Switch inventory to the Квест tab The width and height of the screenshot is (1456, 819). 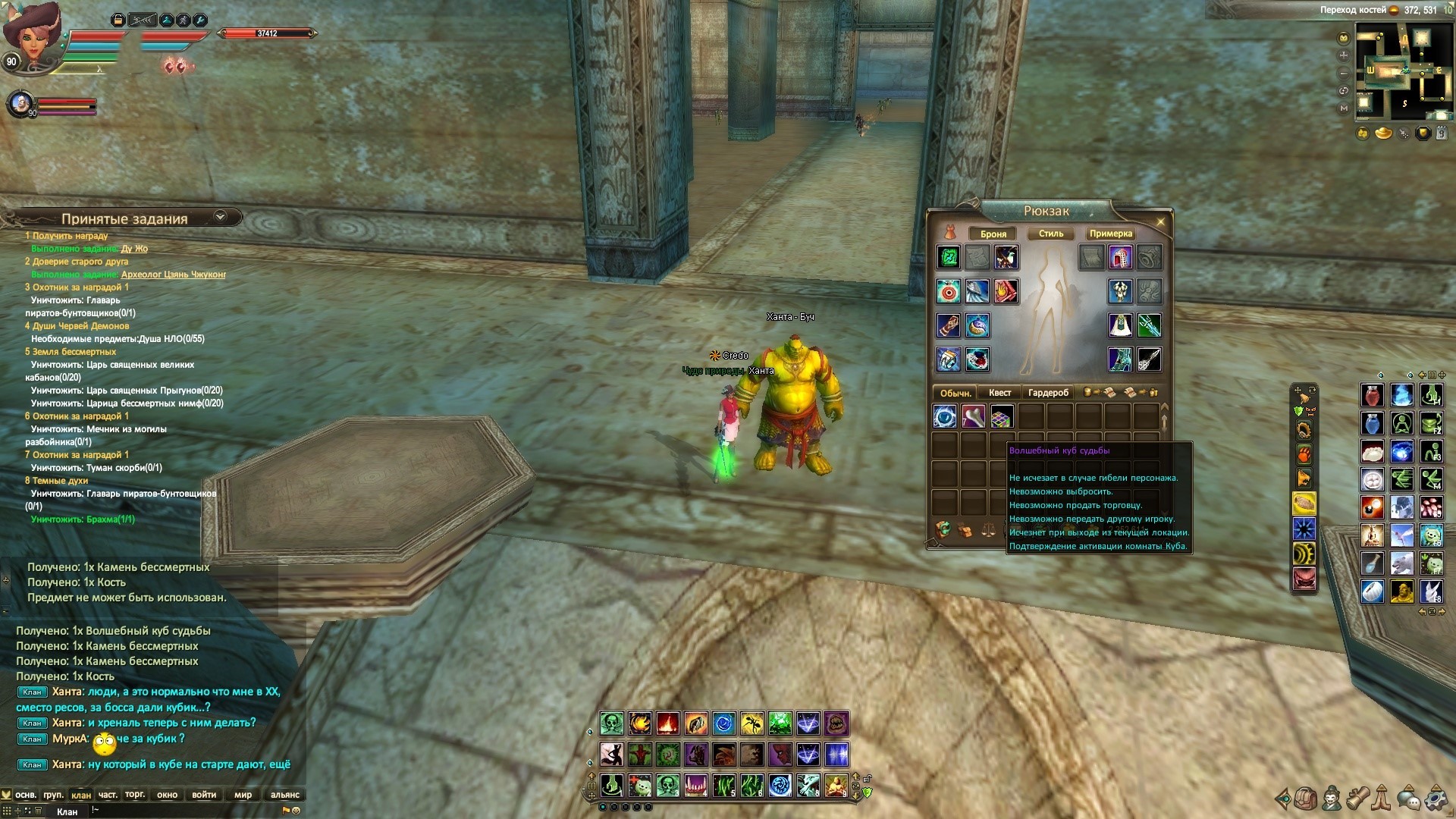click(999, 393)
